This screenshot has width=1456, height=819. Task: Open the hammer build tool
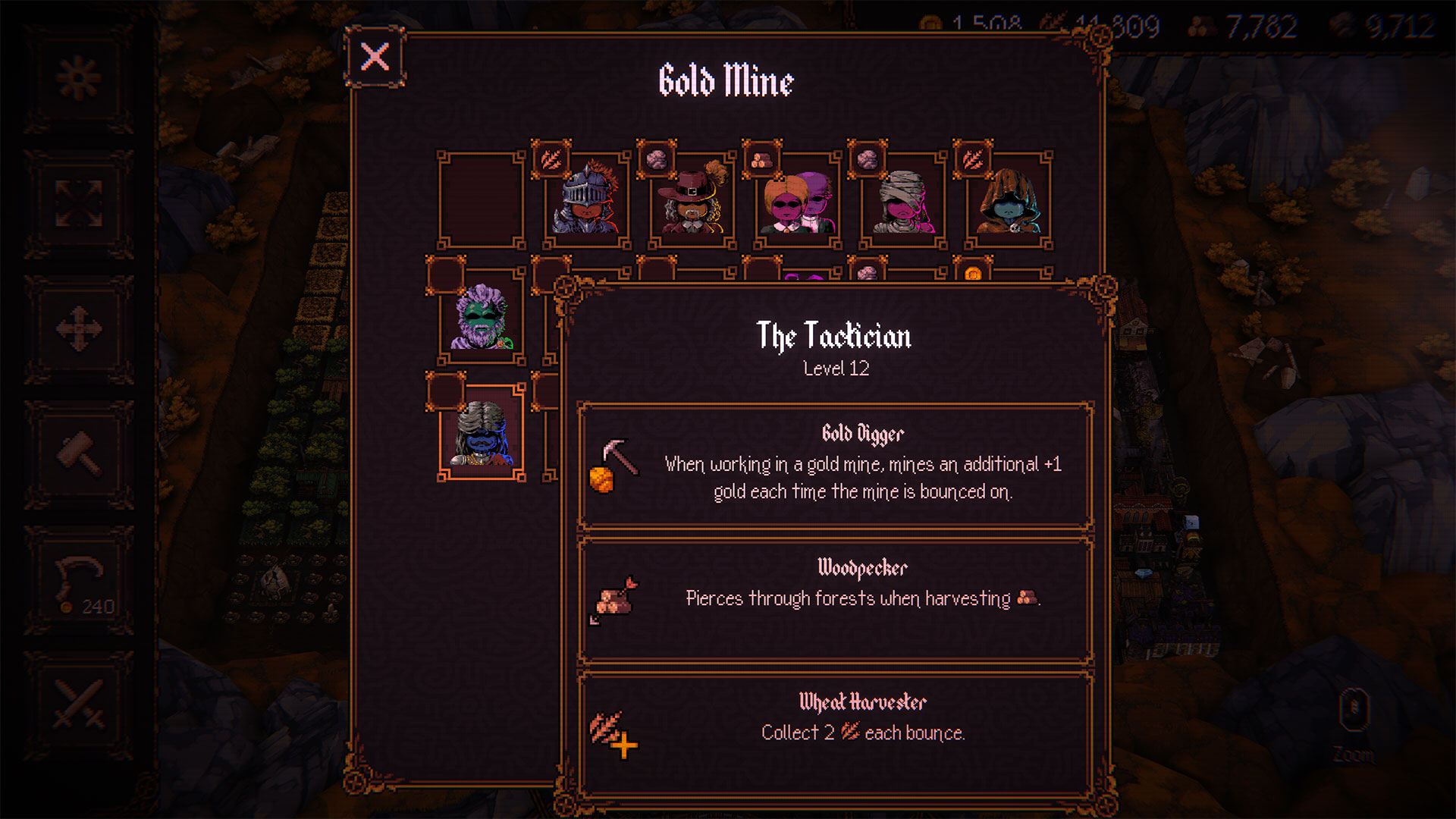[79, 453]
